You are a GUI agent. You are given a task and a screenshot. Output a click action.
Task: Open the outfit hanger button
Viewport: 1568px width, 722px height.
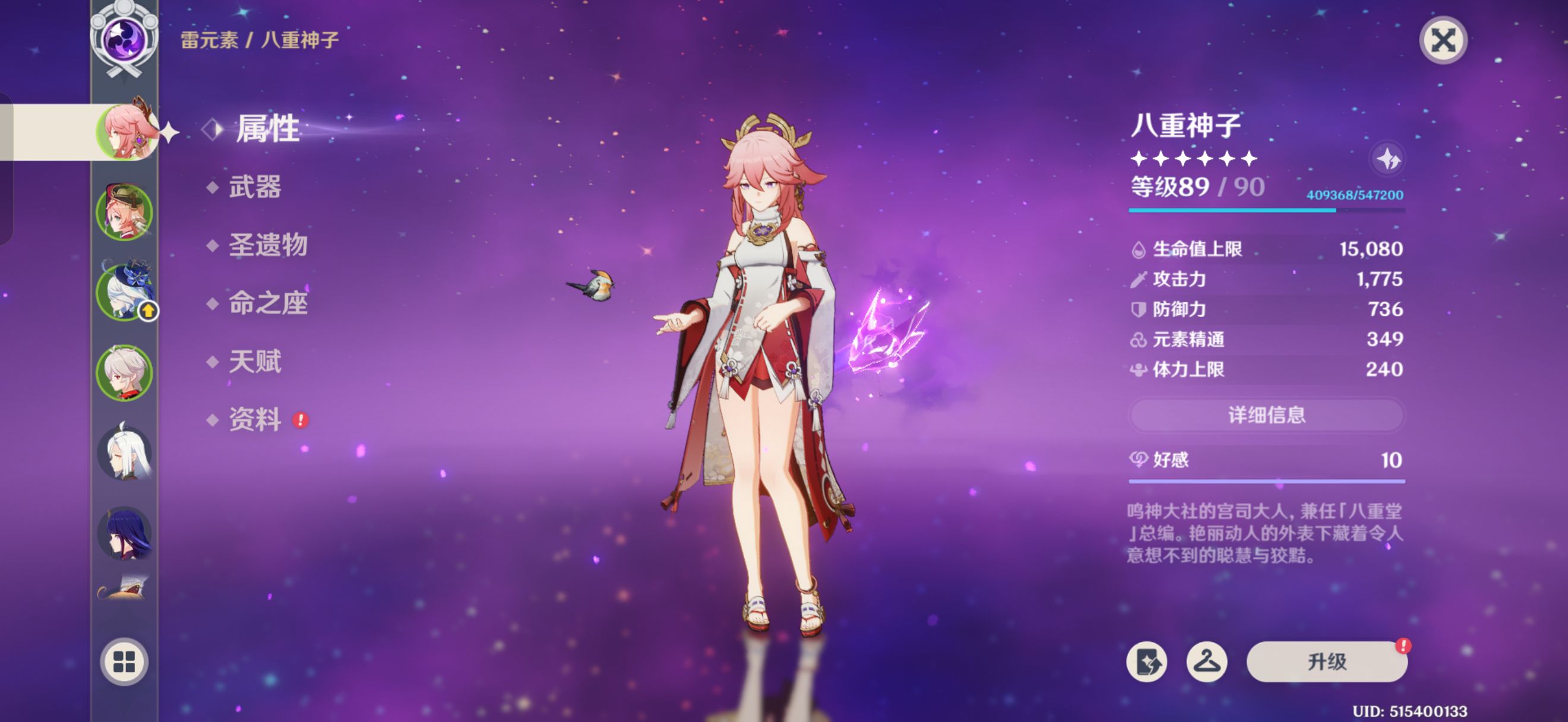click(1206, 661)
